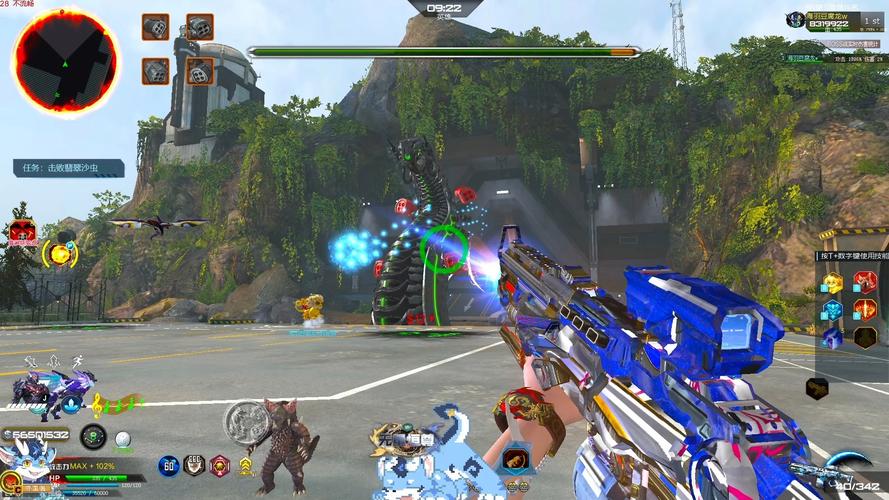Screen dimensions: 889x500
Task: Click the red hexagon emblem buff icon
Action: click(219, 465)
